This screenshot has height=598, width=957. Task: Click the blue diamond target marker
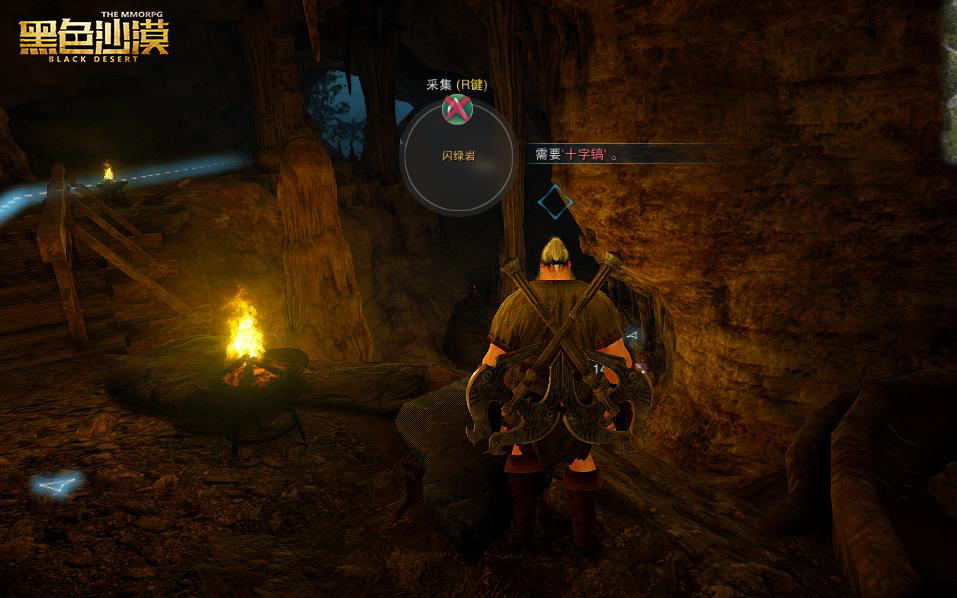tap(555, 202)
